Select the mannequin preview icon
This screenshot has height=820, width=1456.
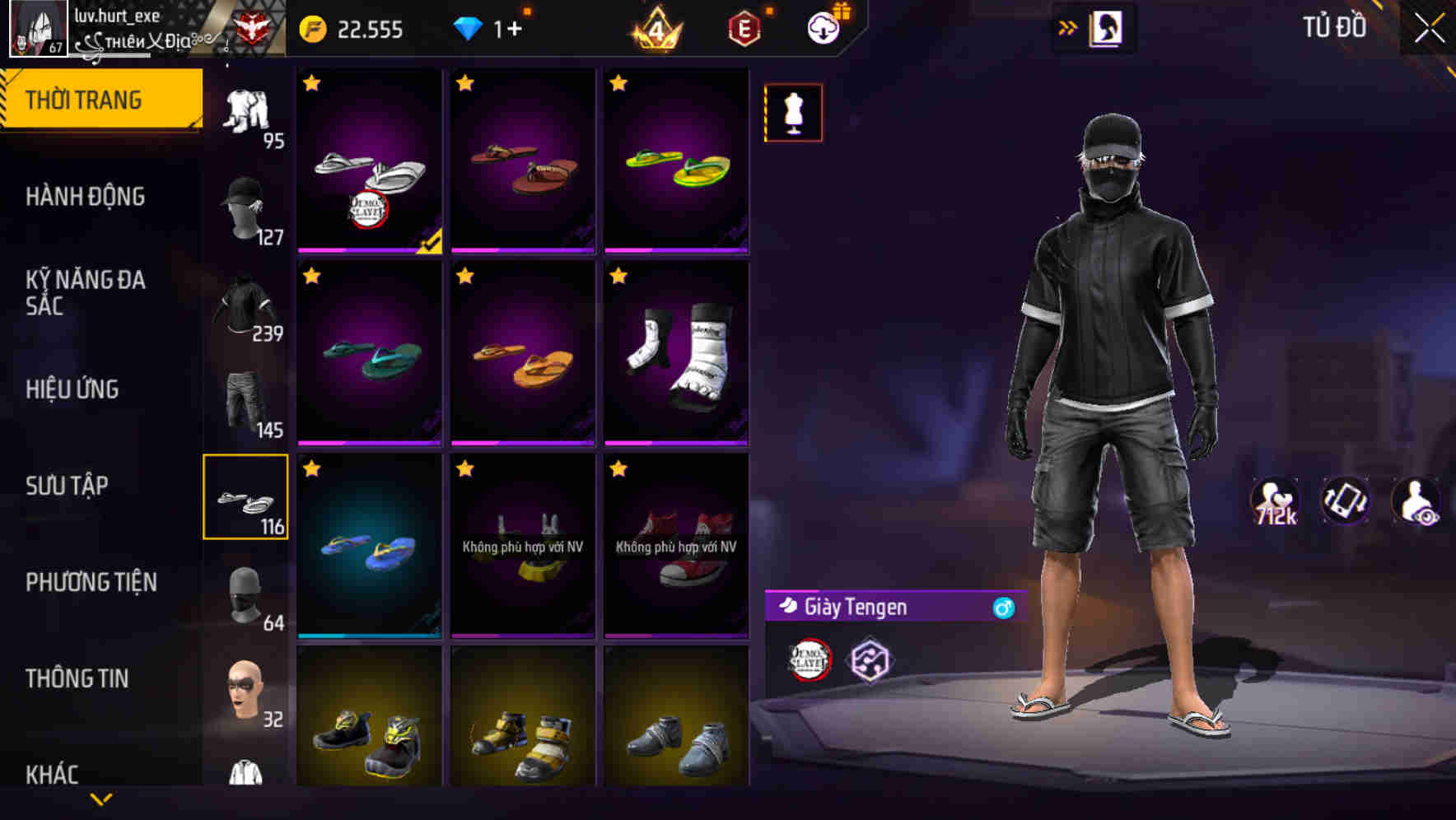coord(793,113)
